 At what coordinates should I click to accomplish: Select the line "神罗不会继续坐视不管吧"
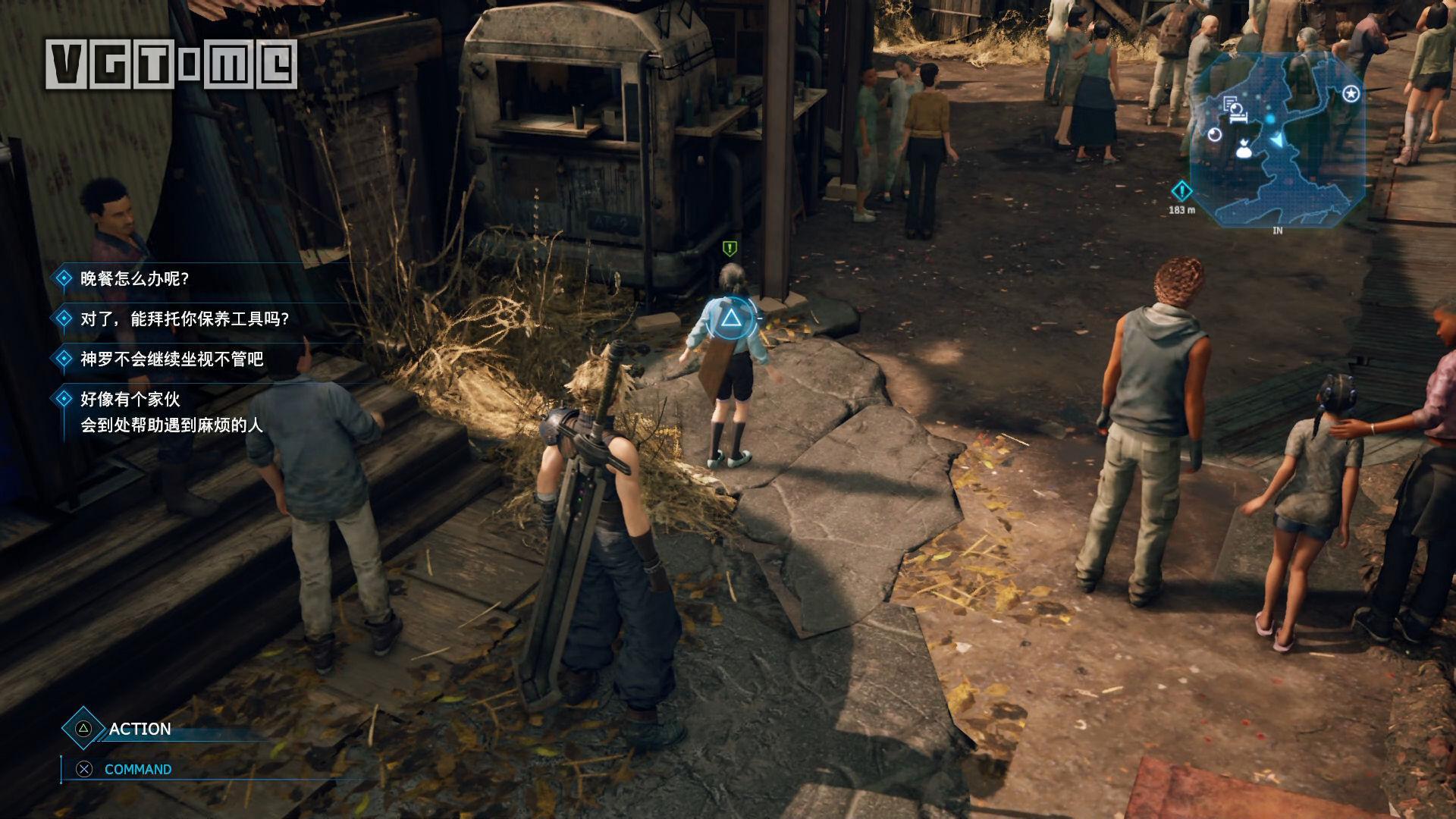(x=171, y=359)
